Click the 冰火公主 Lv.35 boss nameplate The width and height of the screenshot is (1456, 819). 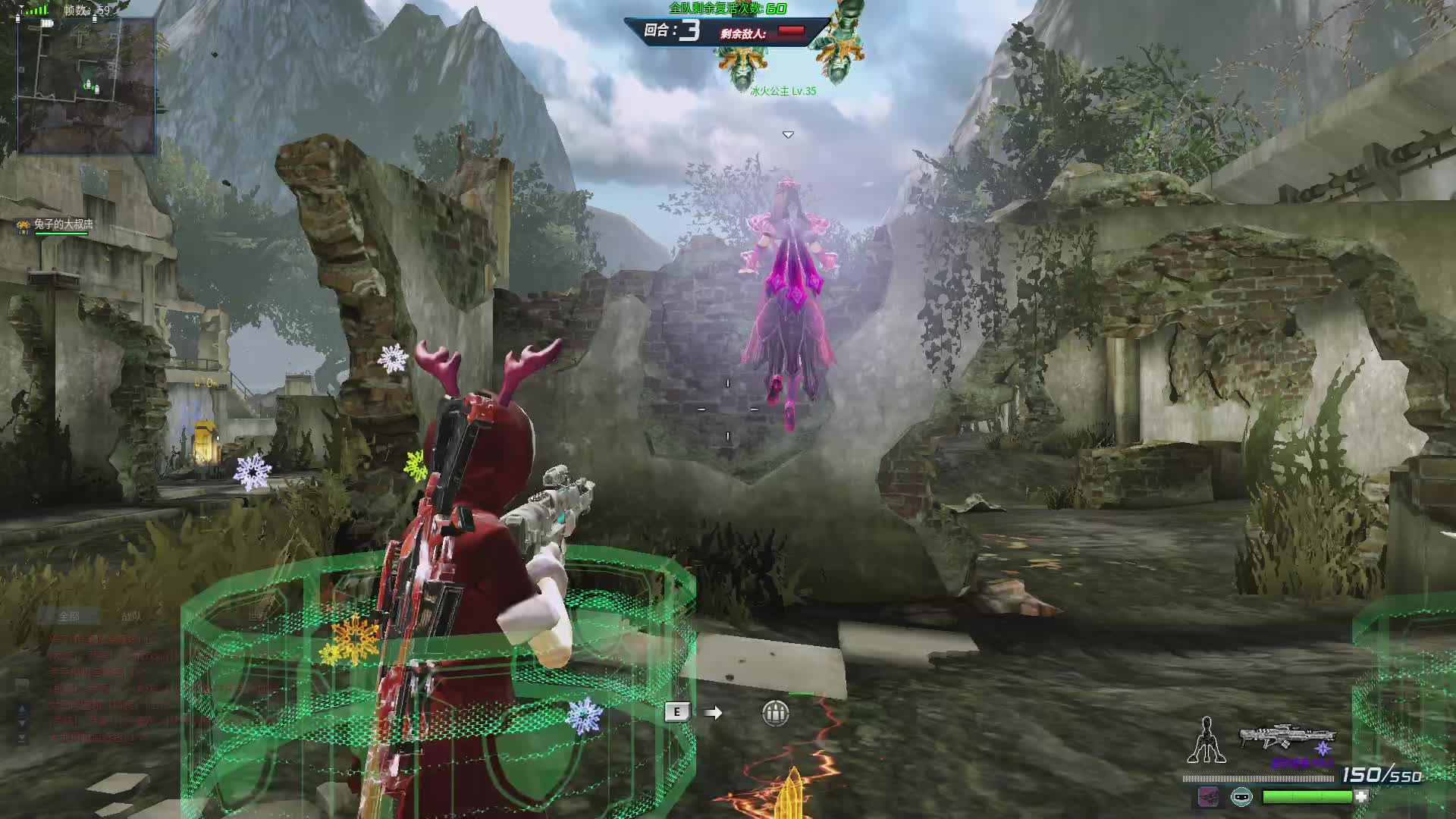coord(783,91)
